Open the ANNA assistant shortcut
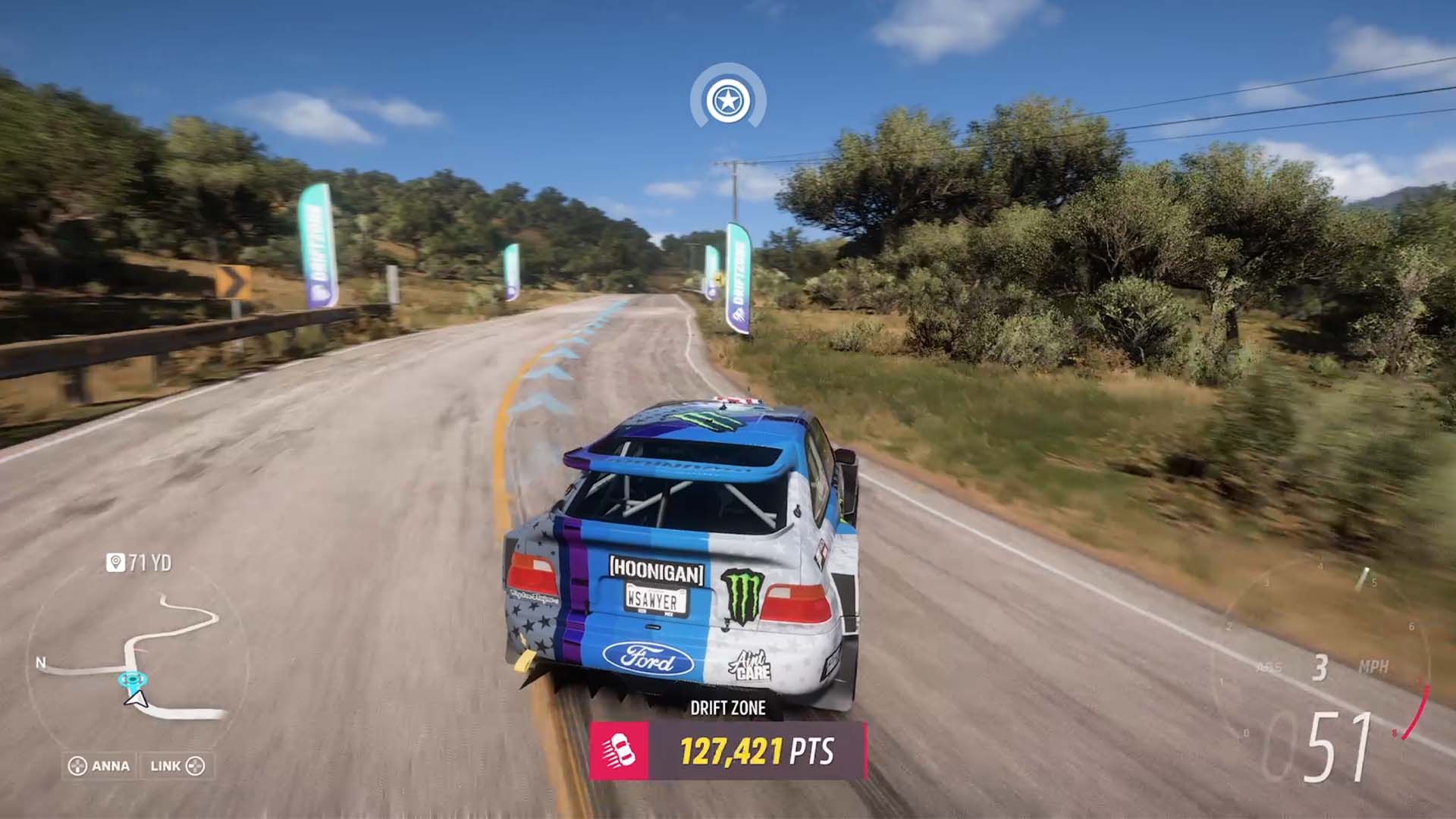The height and width of the screenshot is (819, 1456). point(99,766)
